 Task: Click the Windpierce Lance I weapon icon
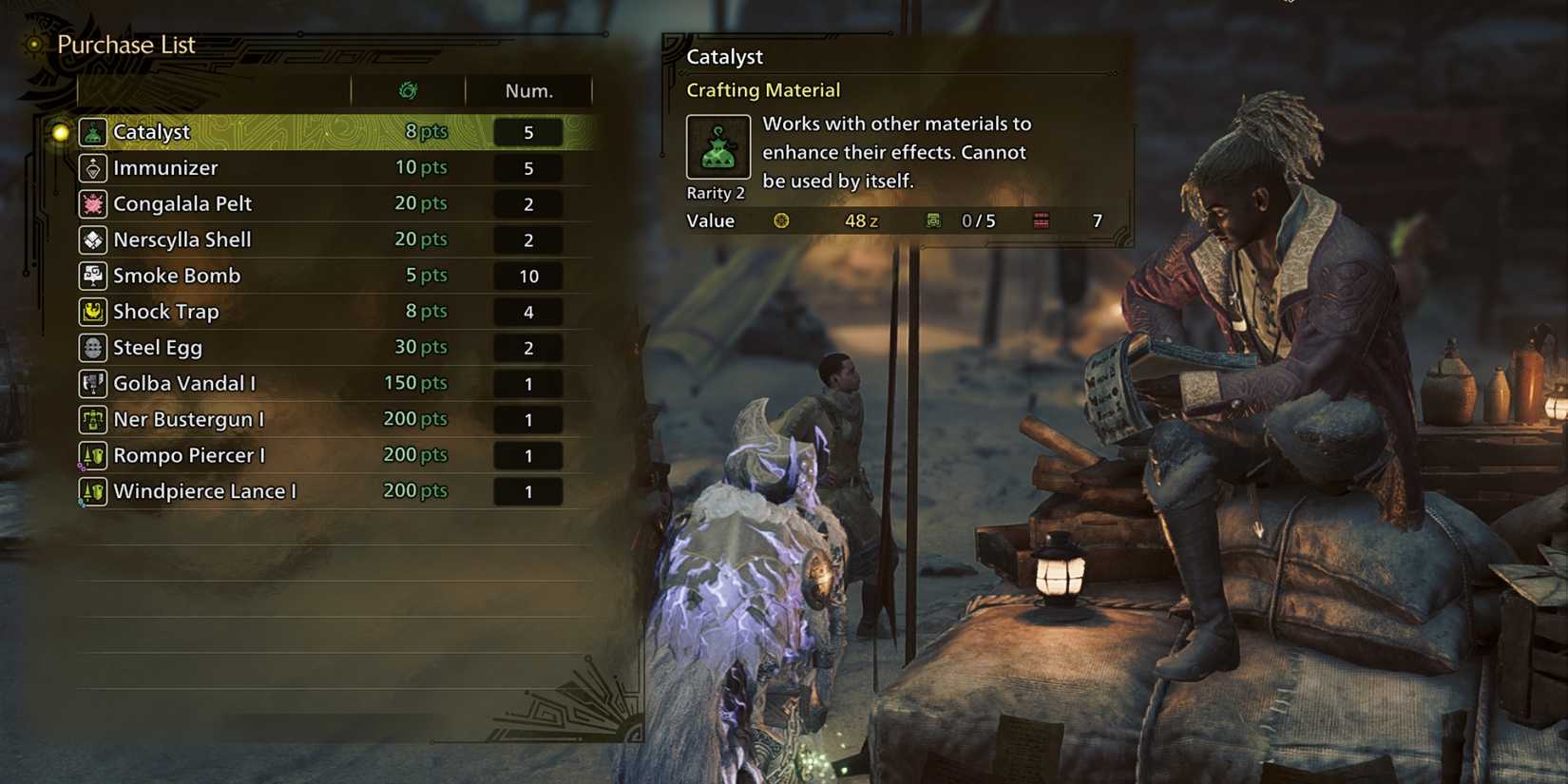[92, 491]
